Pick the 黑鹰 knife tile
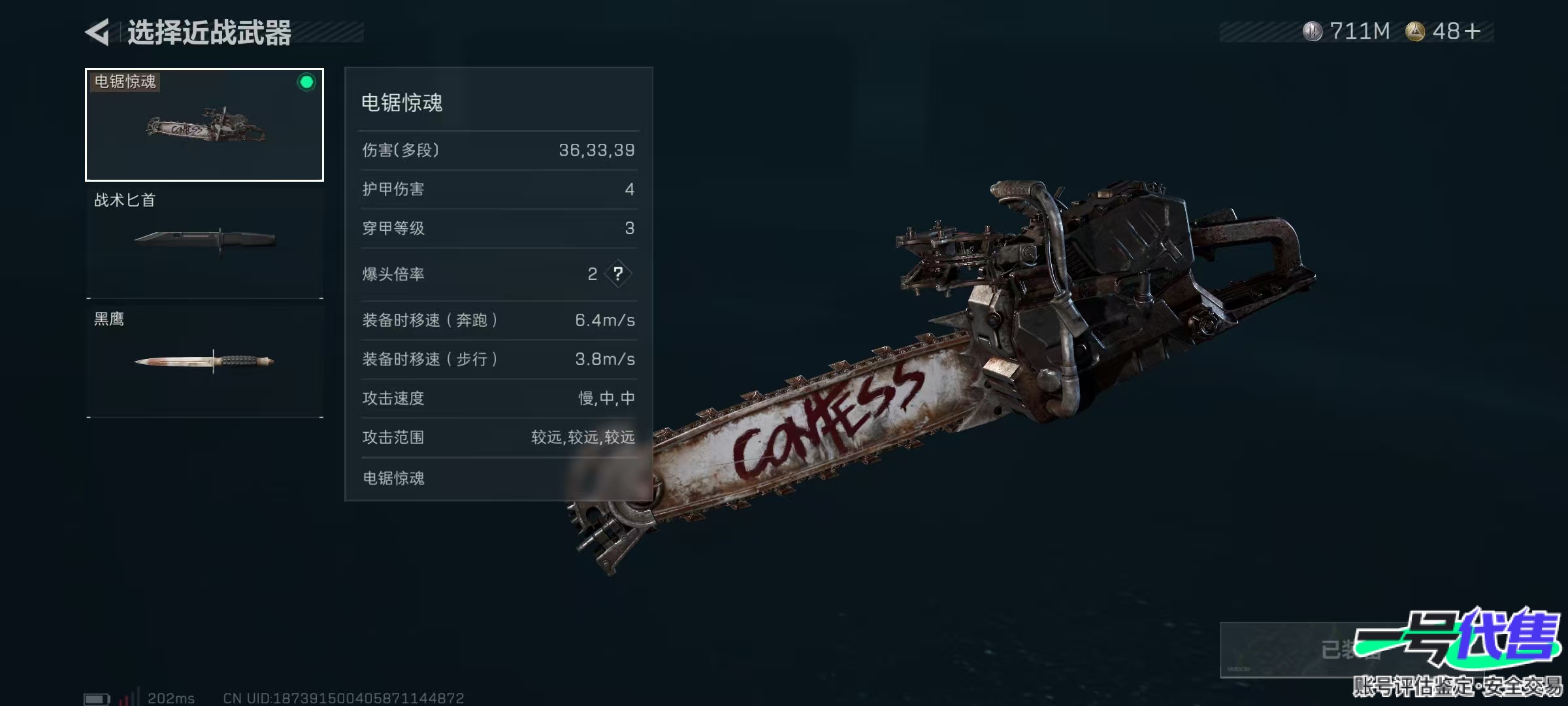Screen dimensions: 1568x706 (204, 361)
